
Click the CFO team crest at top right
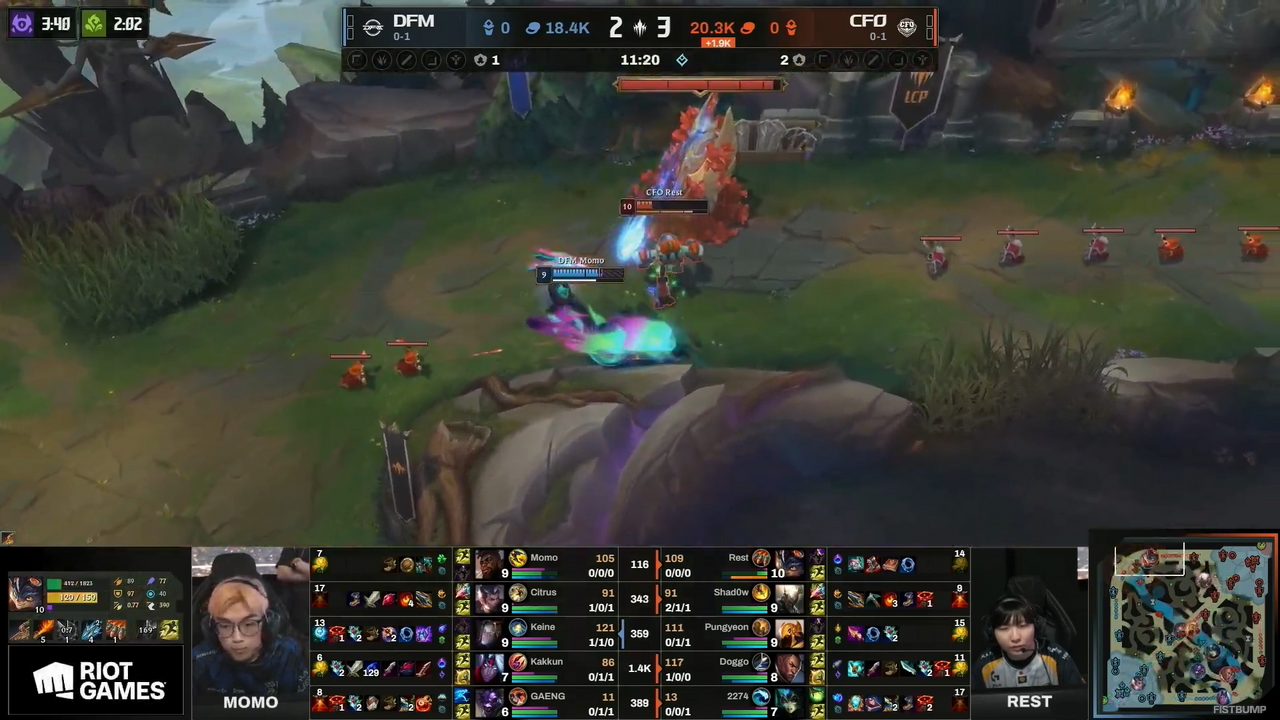[x=907, y=27]
